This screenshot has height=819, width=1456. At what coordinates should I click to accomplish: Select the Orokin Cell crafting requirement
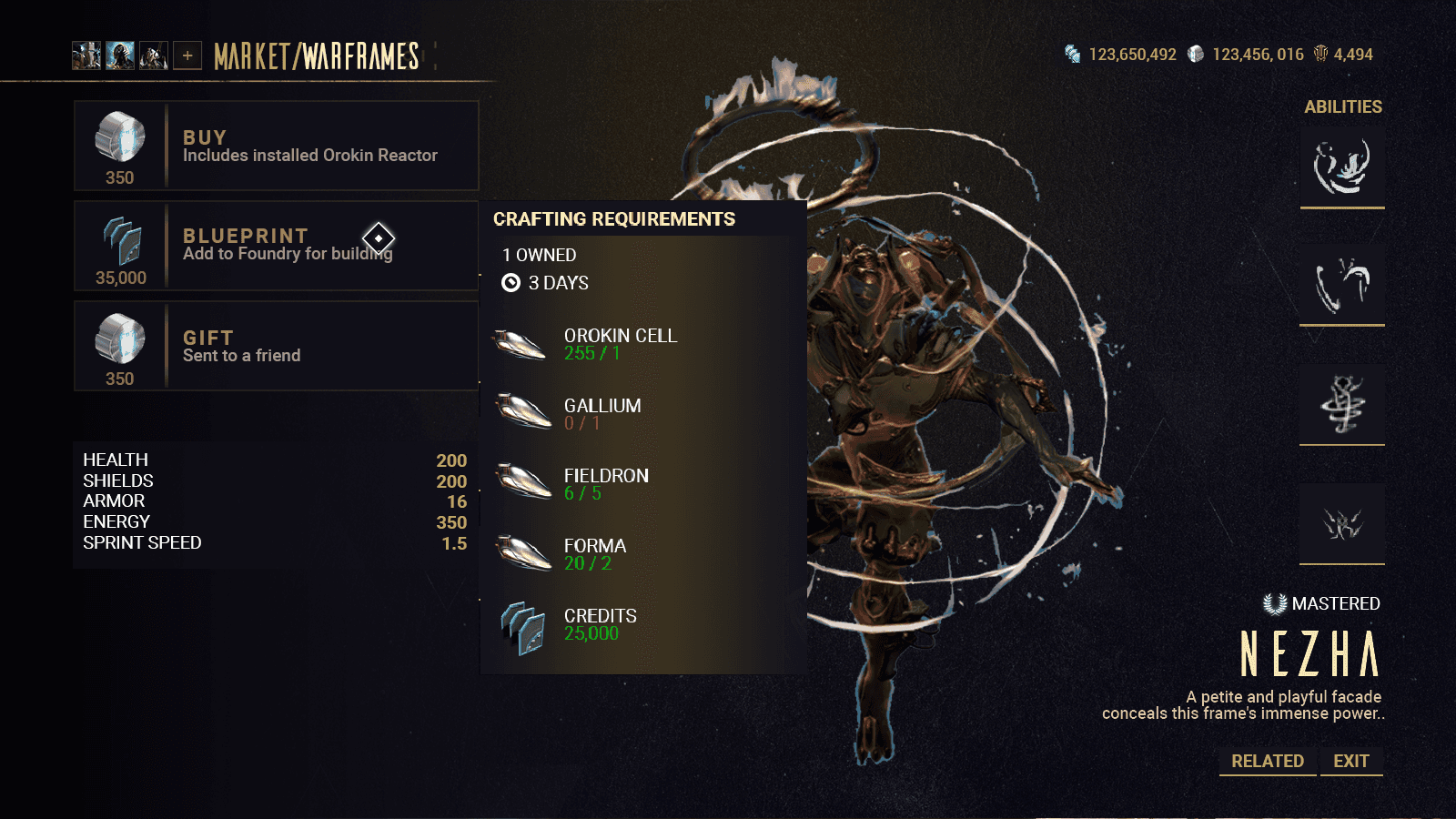pos(619,344)
